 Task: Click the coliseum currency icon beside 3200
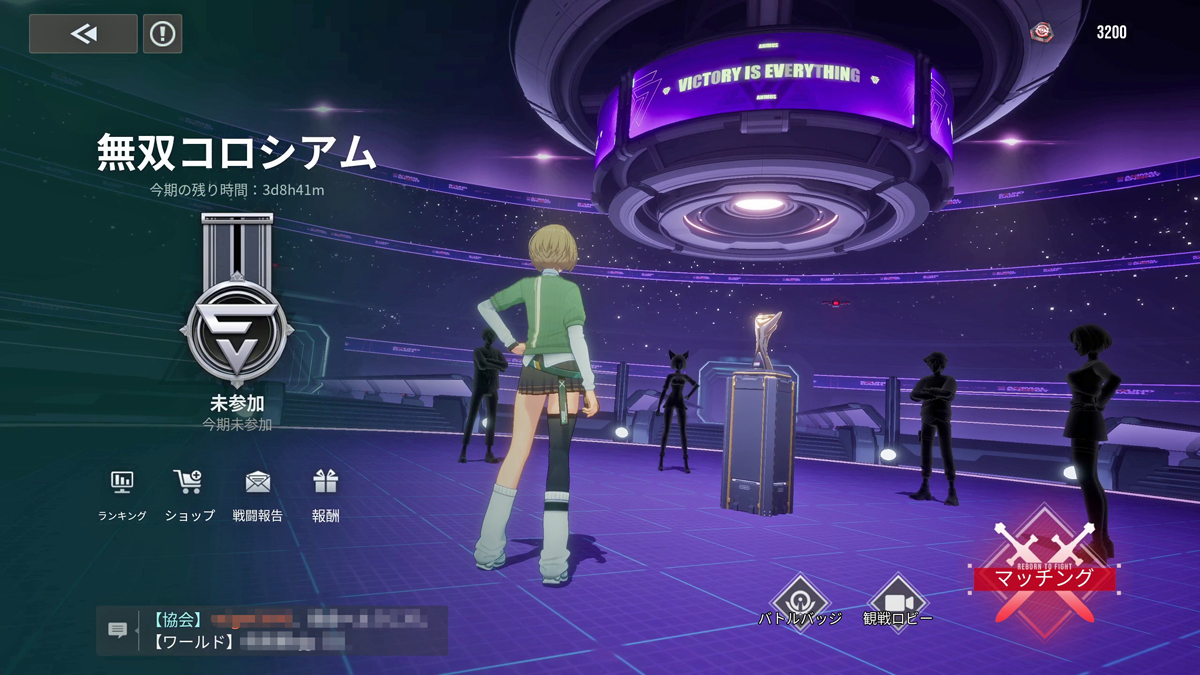point(1042,33)
